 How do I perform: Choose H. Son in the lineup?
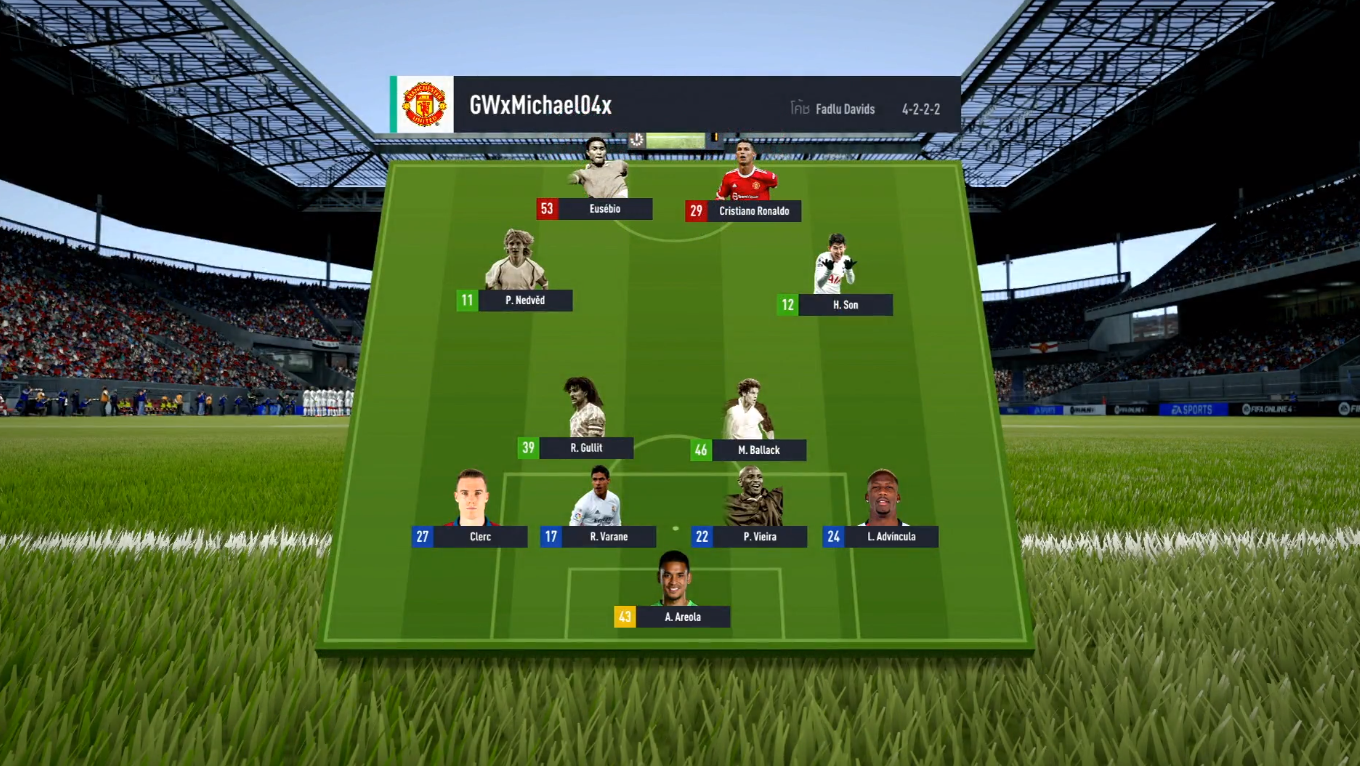(x=845, y=305)
